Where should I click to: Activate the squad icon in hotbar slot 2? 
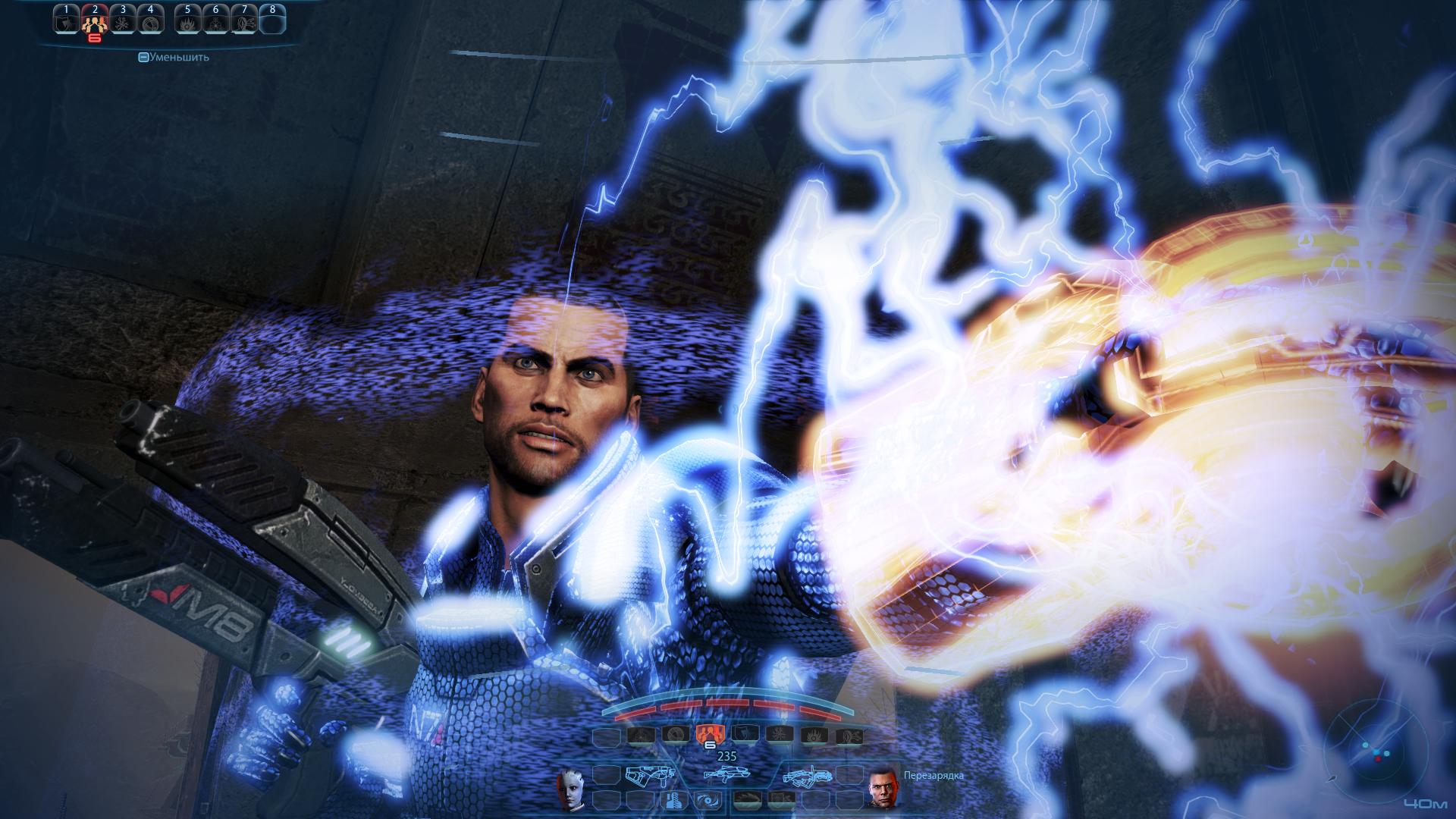95,23
